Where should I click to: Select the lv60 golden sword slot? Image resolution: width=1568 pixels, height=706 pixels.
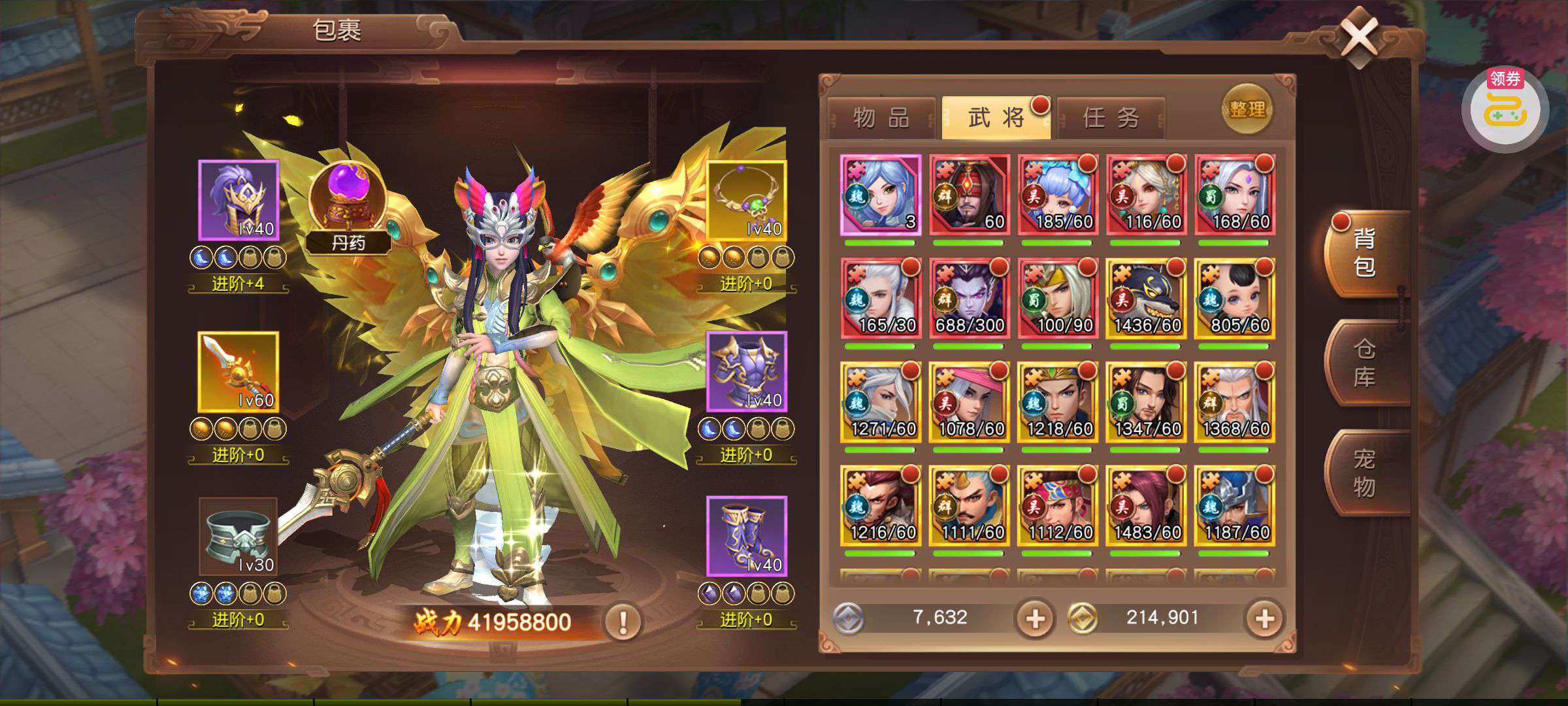[238, 371]
